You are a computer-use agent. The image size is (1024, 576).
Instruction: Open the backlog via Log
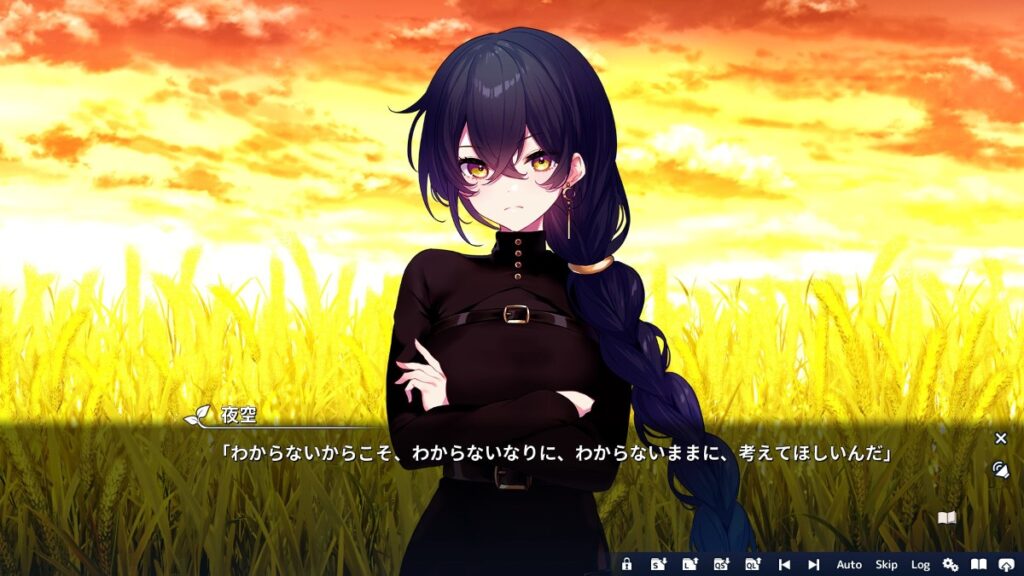[920, 565]
